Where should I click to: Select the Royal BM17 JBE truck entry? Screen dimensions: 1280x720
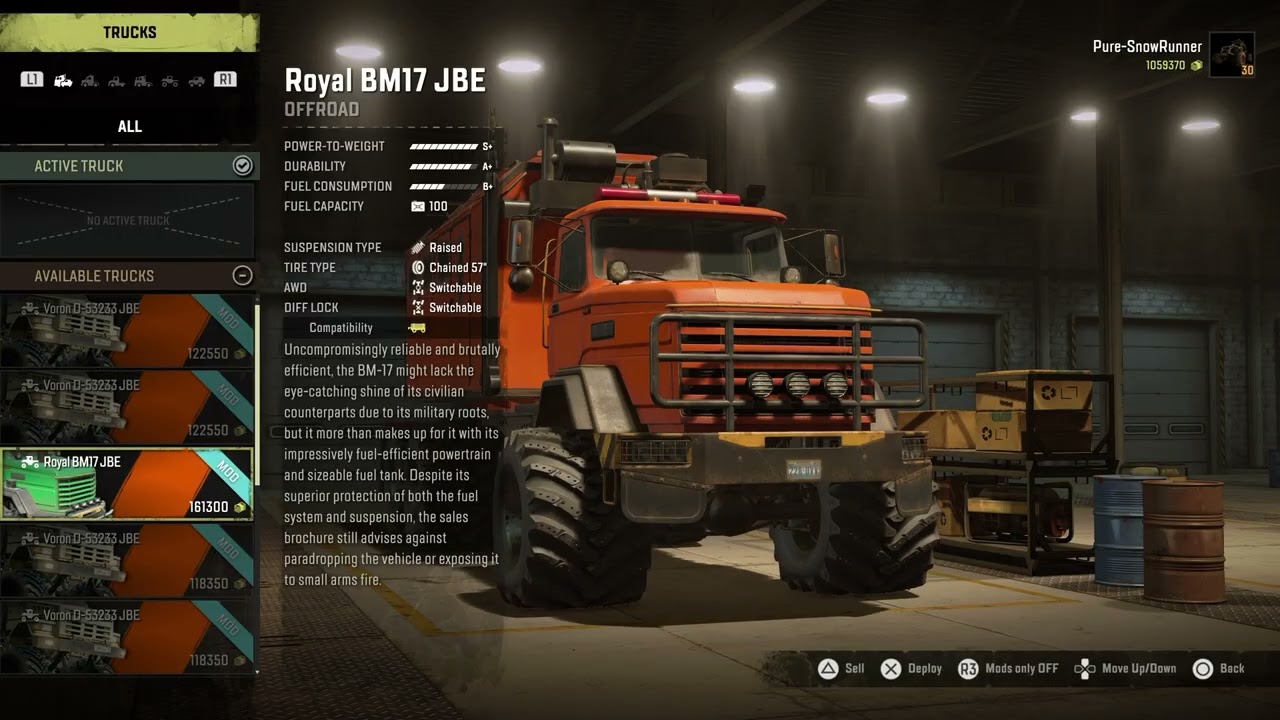click(127, 484)
